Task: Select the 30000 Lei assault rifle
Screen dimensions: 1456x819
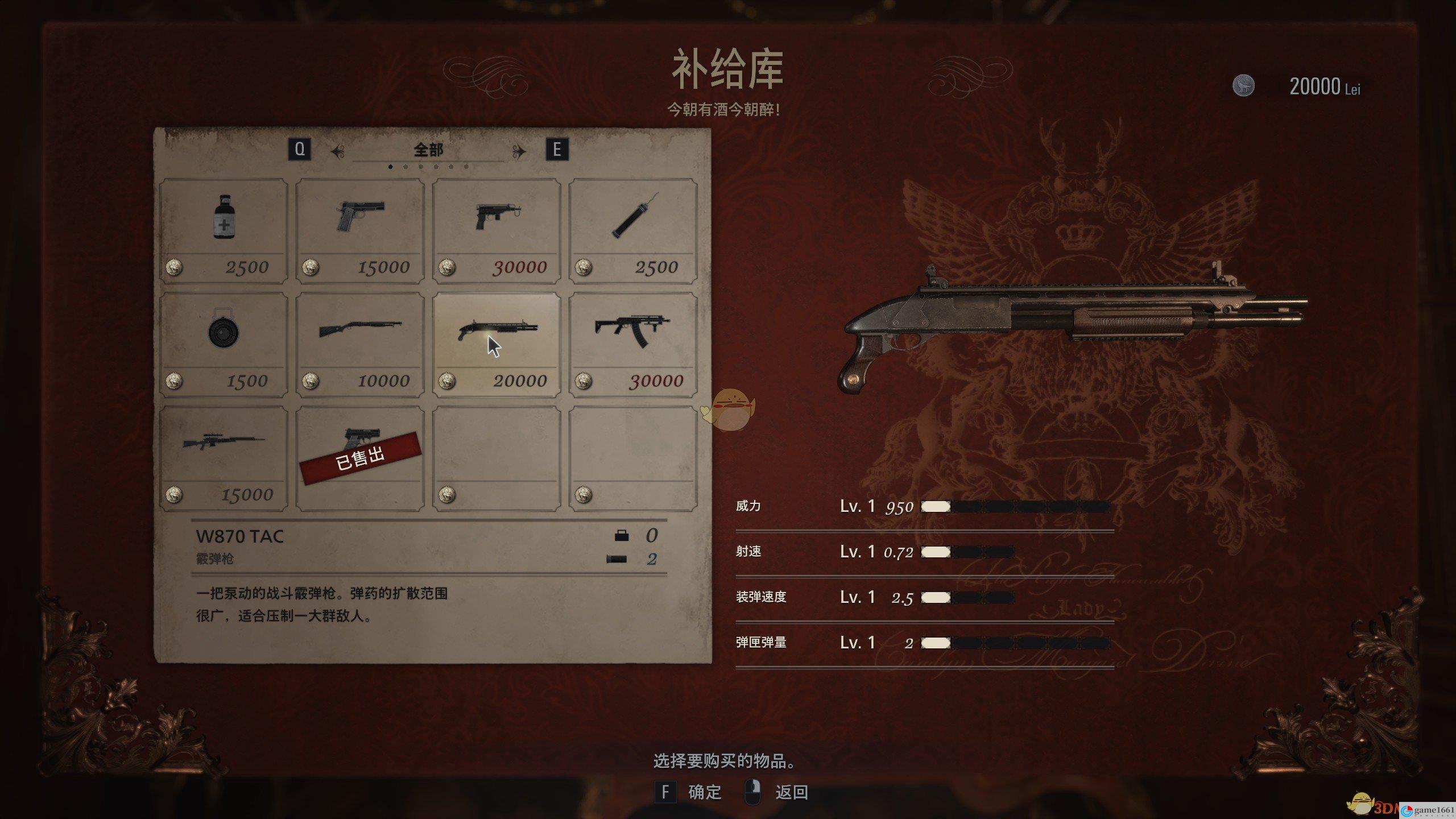Action: pos(633,344)
